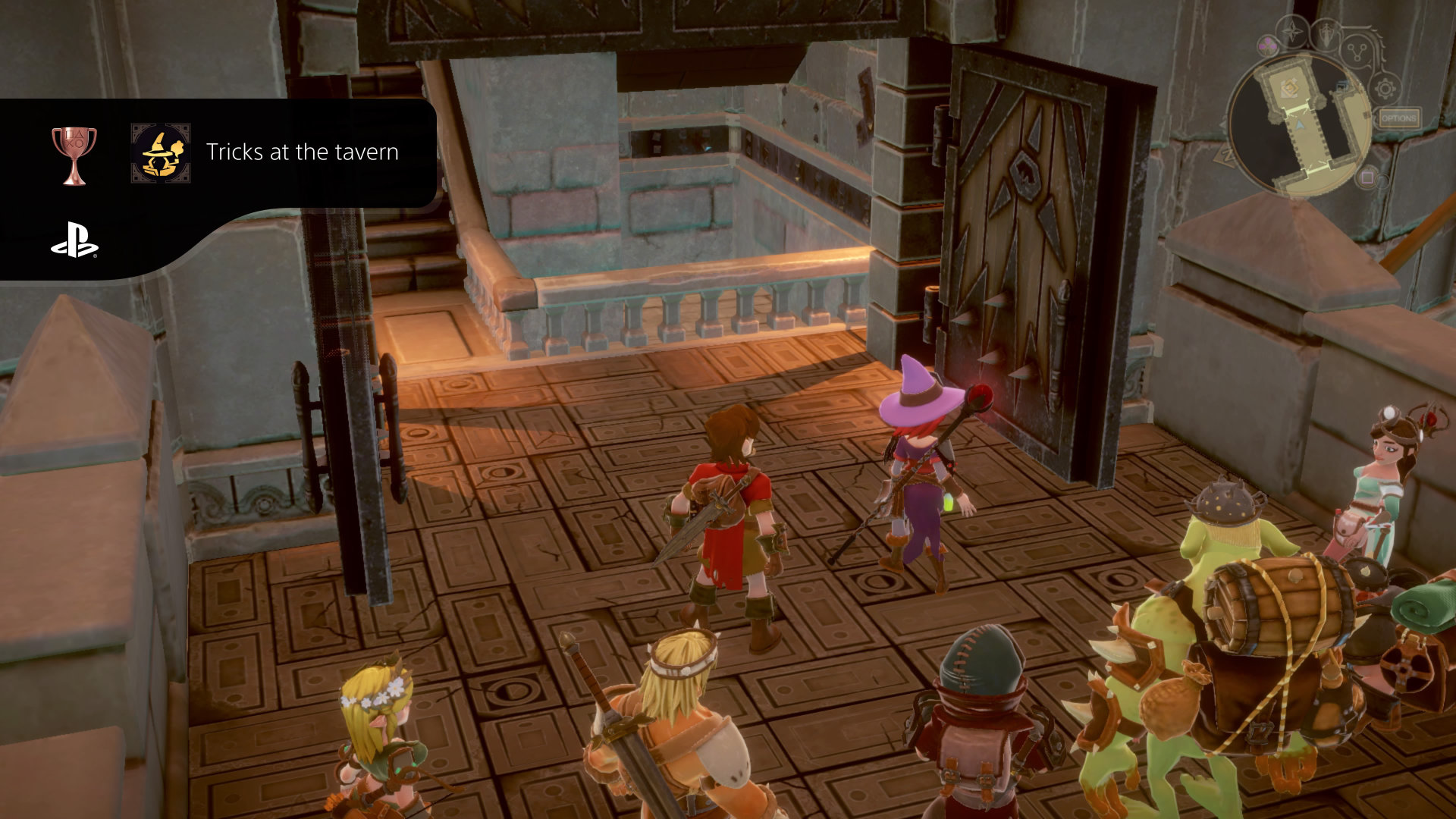The image size is (1456, 819).
Task: Open the circular dungeon minimap
Action: pos(1298,125)
